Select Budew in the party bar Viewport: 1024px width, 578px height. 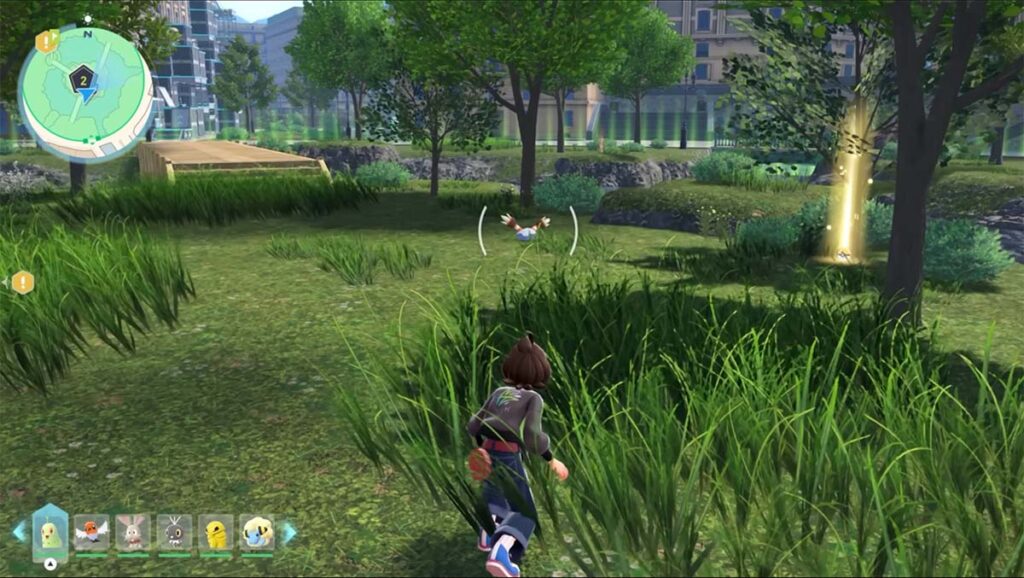tap(50, 532)
